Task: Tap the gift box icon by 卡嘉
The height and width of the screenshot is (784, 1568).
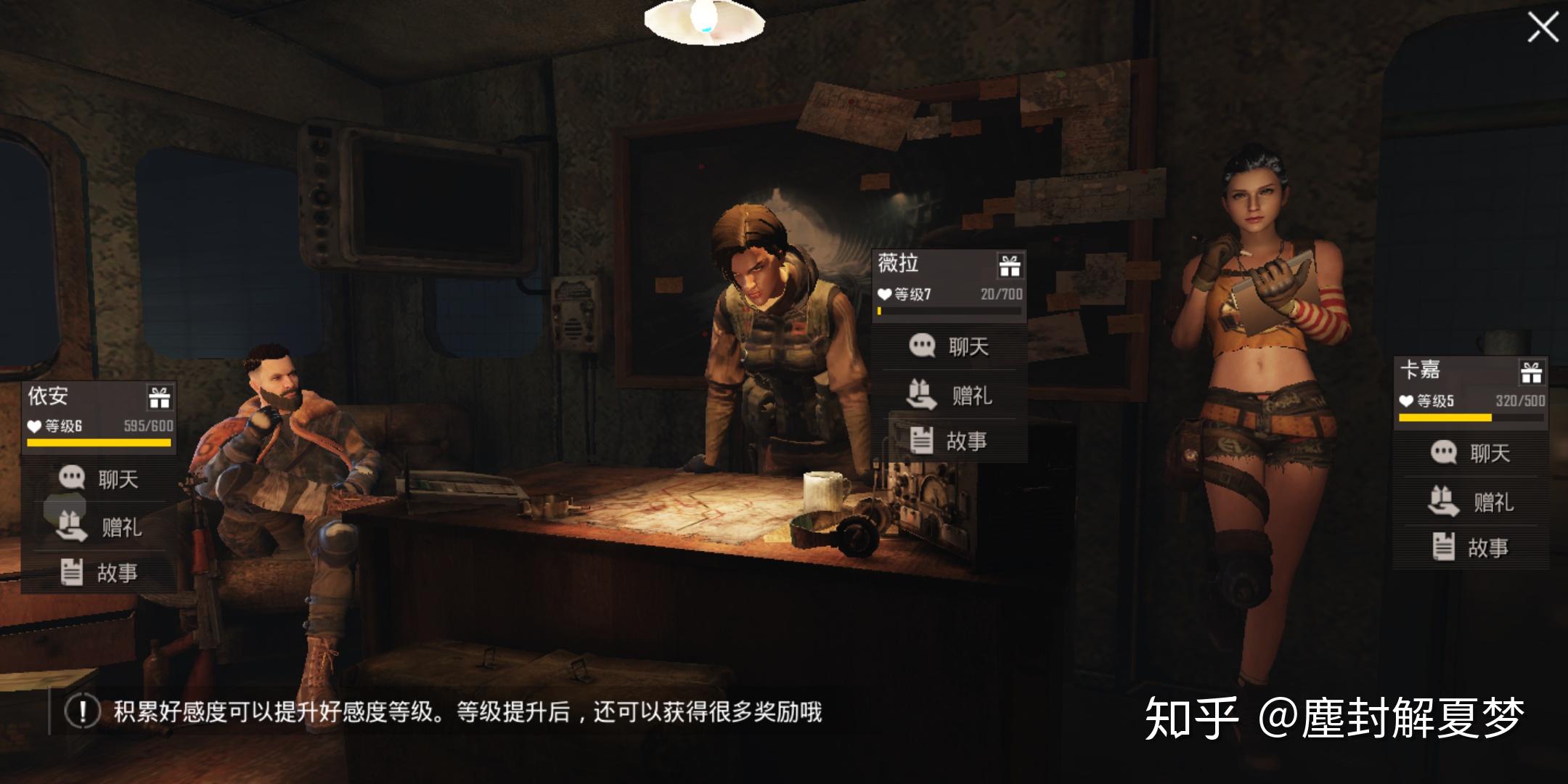Action: coord(1531,372)
